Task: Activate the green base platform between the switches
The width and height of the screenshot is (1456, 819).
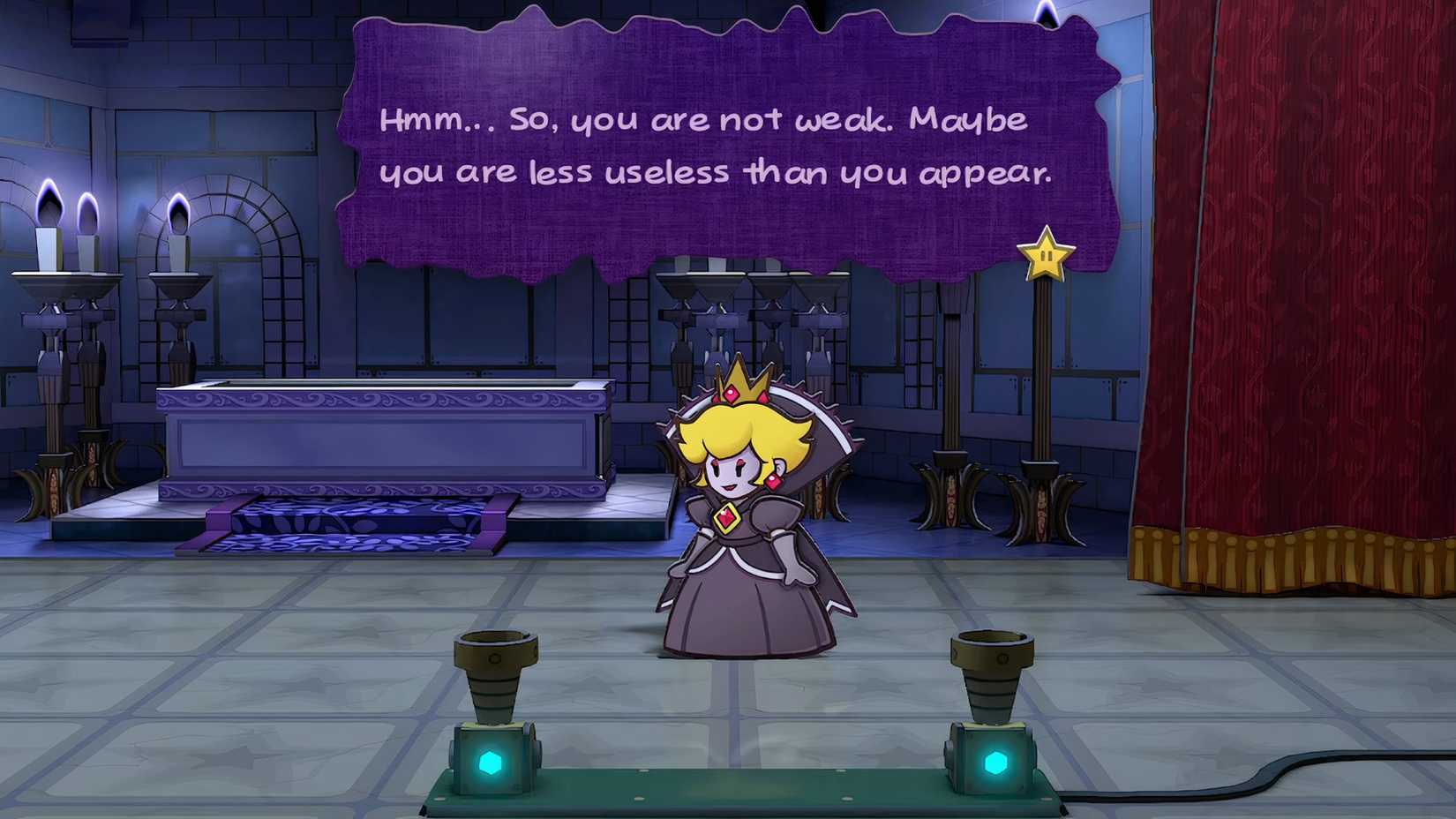Action: 741,790
